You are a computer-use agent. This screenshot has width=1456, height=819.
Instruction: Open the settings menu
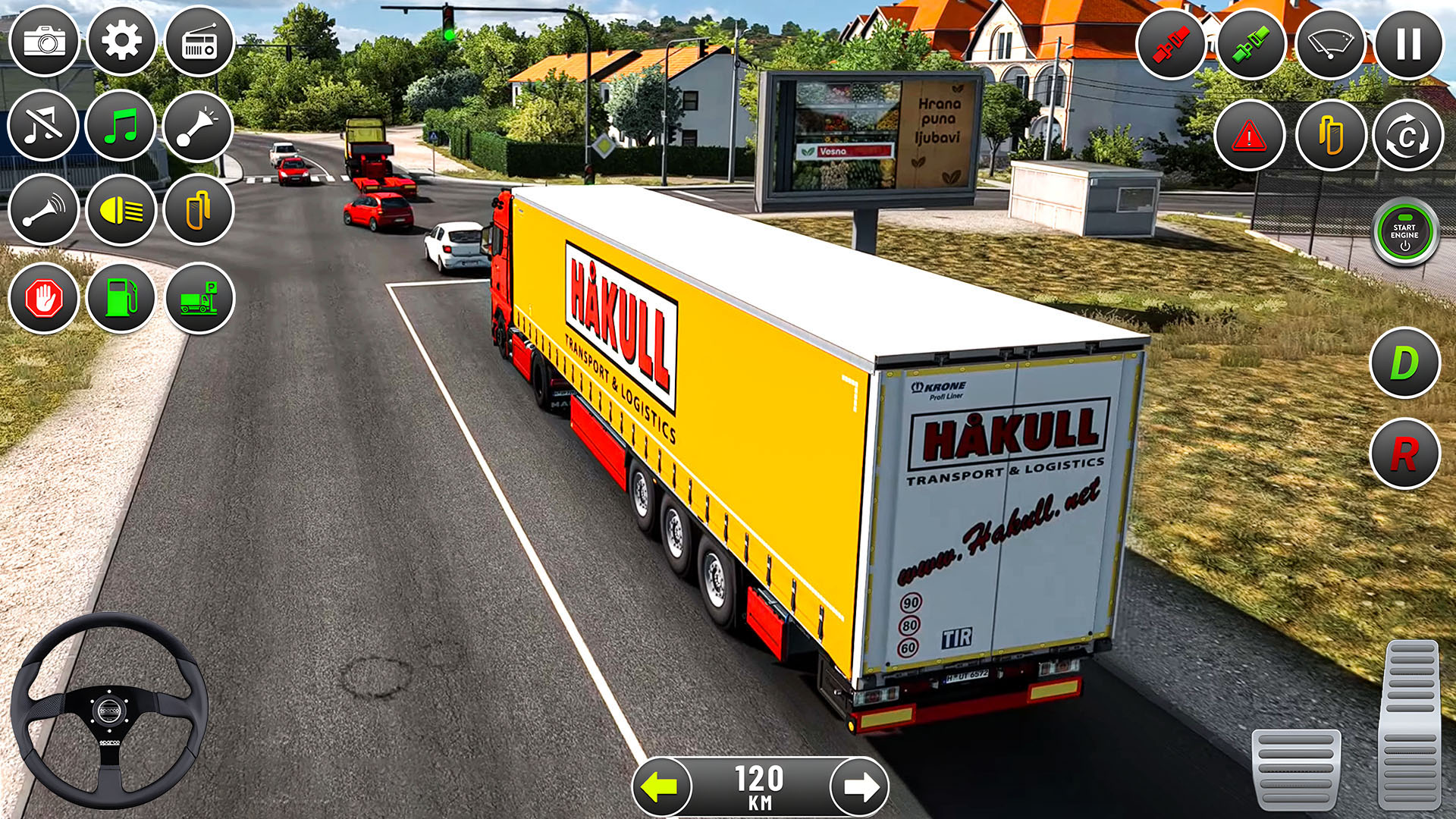coord(123,42)
